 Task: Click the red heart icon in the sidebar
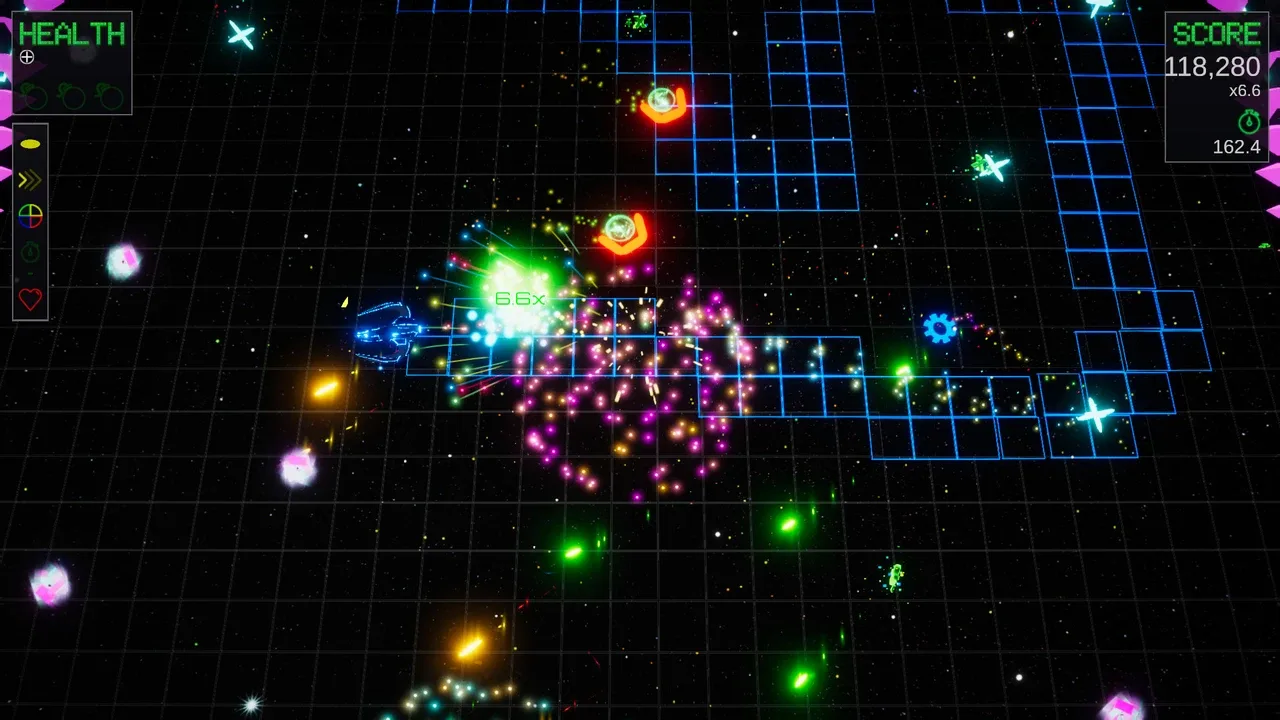click(x=30, y=298)
